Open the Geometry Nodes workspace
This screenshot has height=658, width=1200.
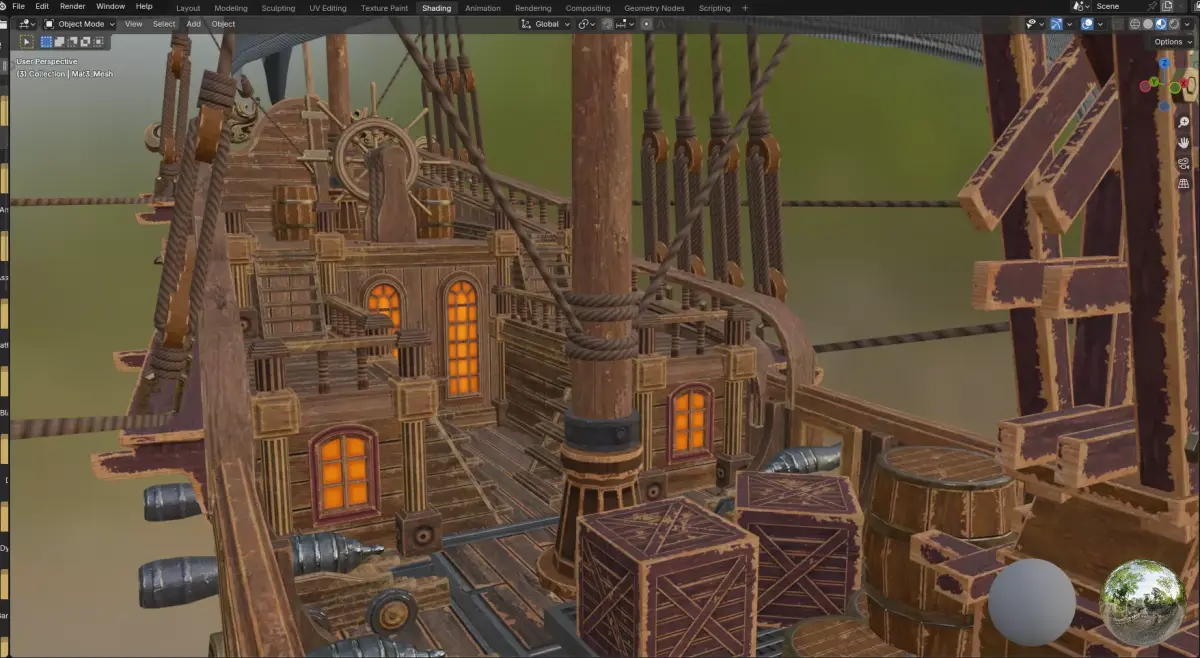pyautogui.click(x=656, y=8)
